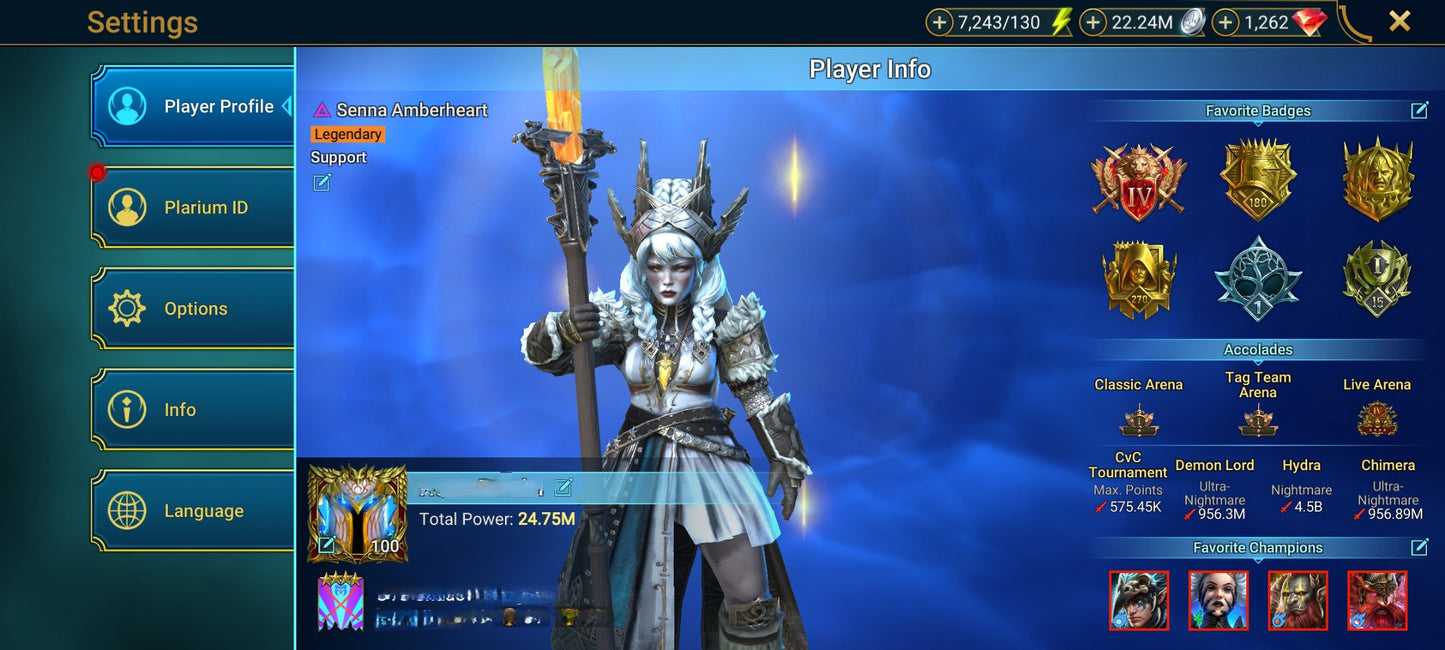Show the Info section
Screen dimensions: 1445x650
tap(193, 410)
